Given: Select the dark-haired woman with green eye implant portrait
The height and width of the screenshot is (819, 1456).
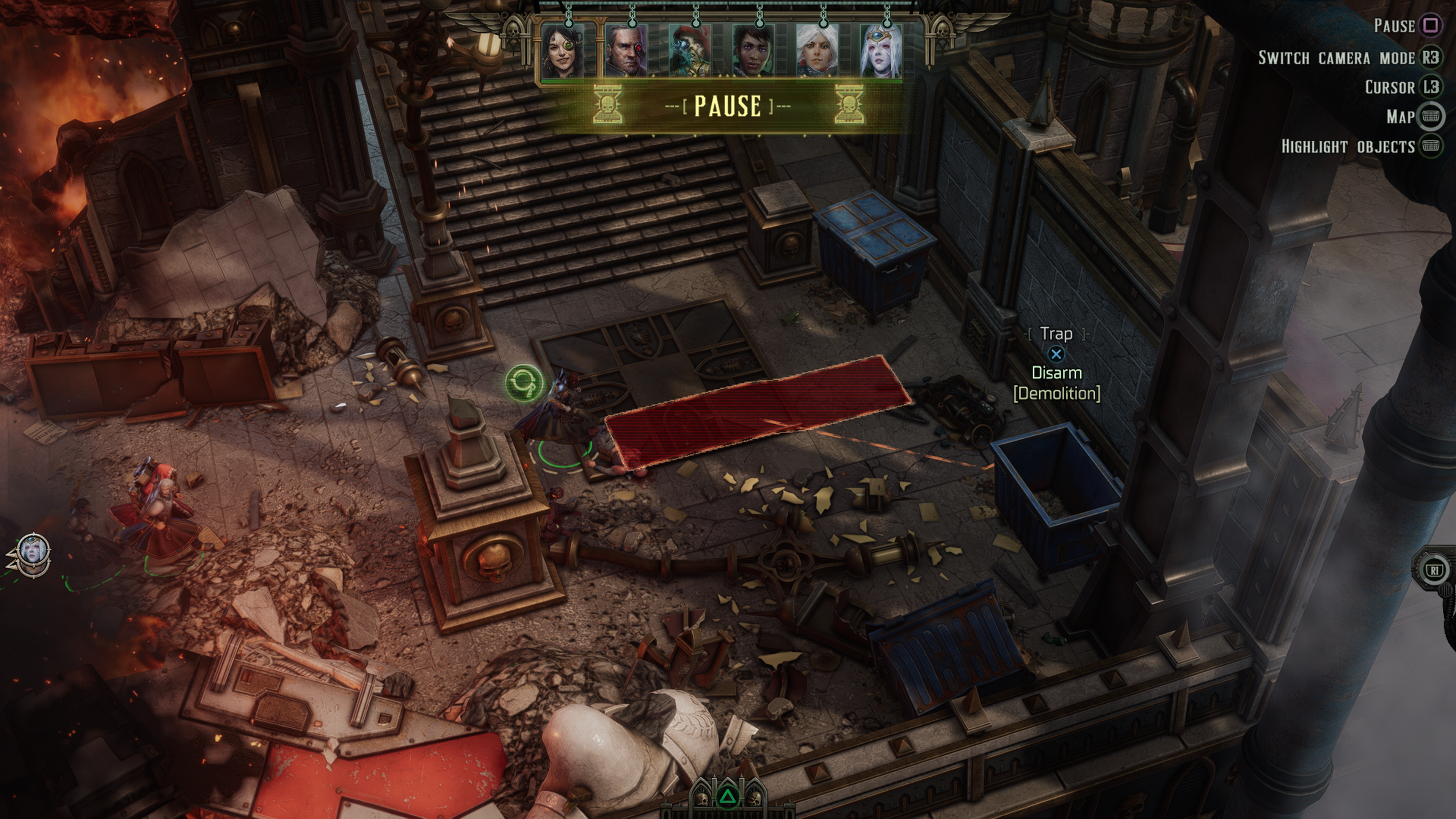Looking at the screenshot, I should pyautogui.click(x=563, y=51).
